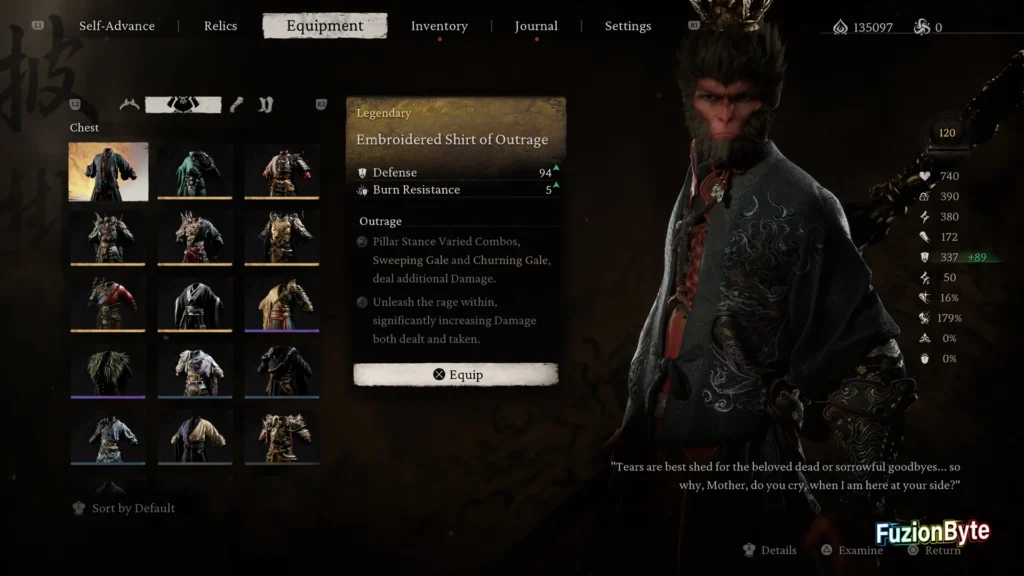Choose the red-sleeved chest armor
Image resolution: width=1024 pixels, height=576 pixels.
pyautogui.click(x=108, y=303)
